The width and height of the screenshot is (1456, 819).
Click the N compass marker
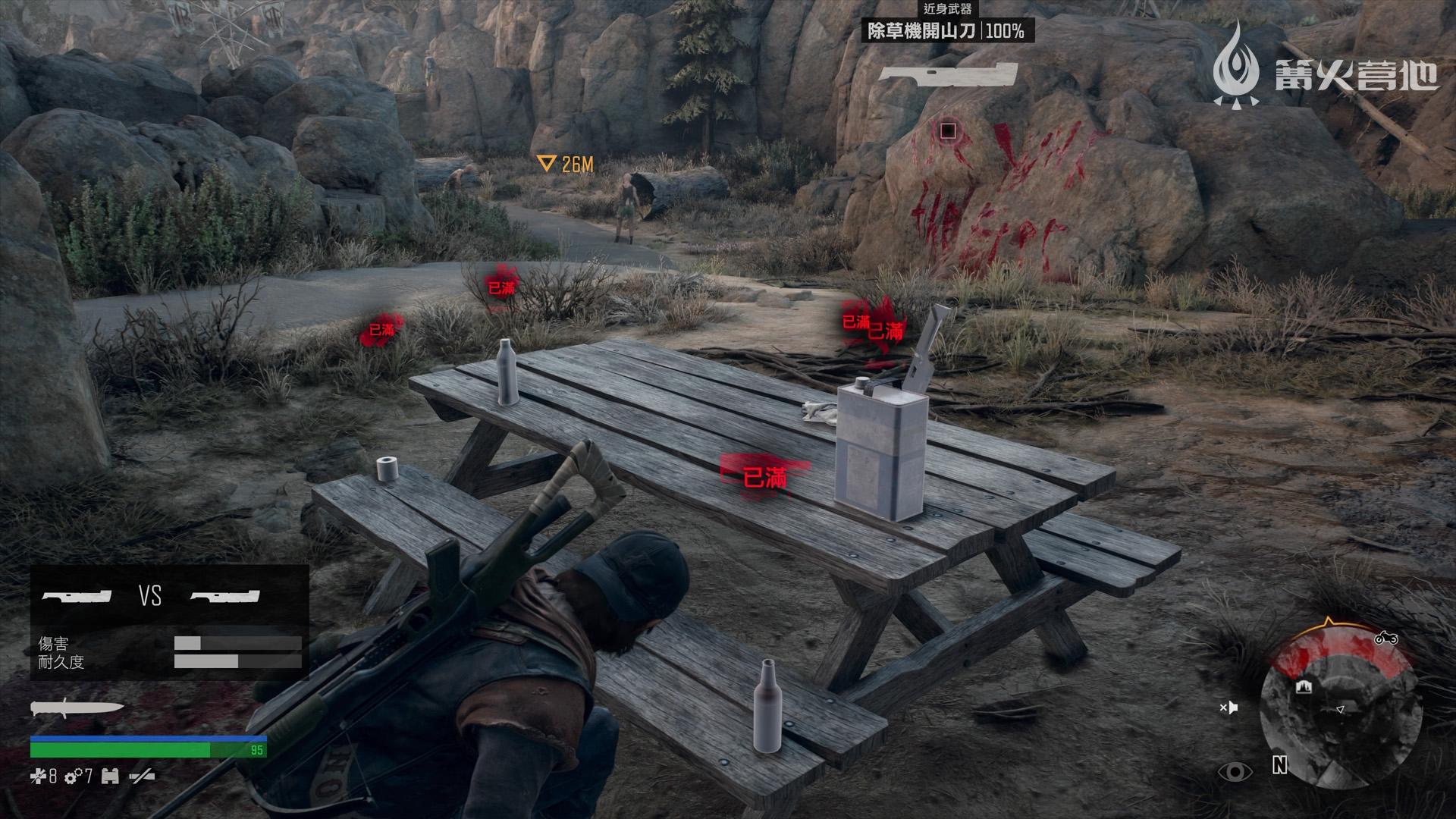(1279, 766)
